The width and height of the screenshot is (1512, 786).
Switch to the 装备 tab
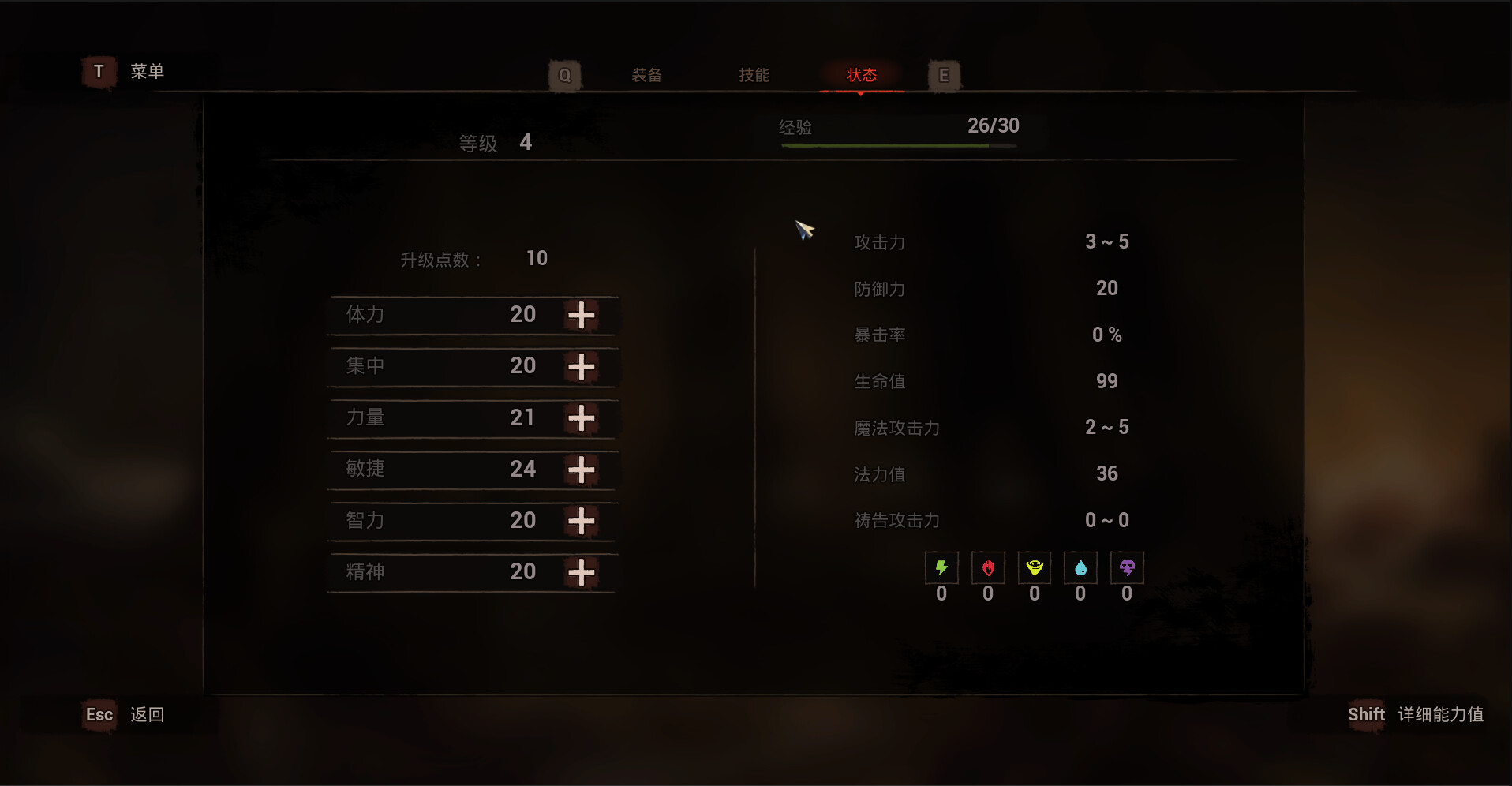point(646,74)
